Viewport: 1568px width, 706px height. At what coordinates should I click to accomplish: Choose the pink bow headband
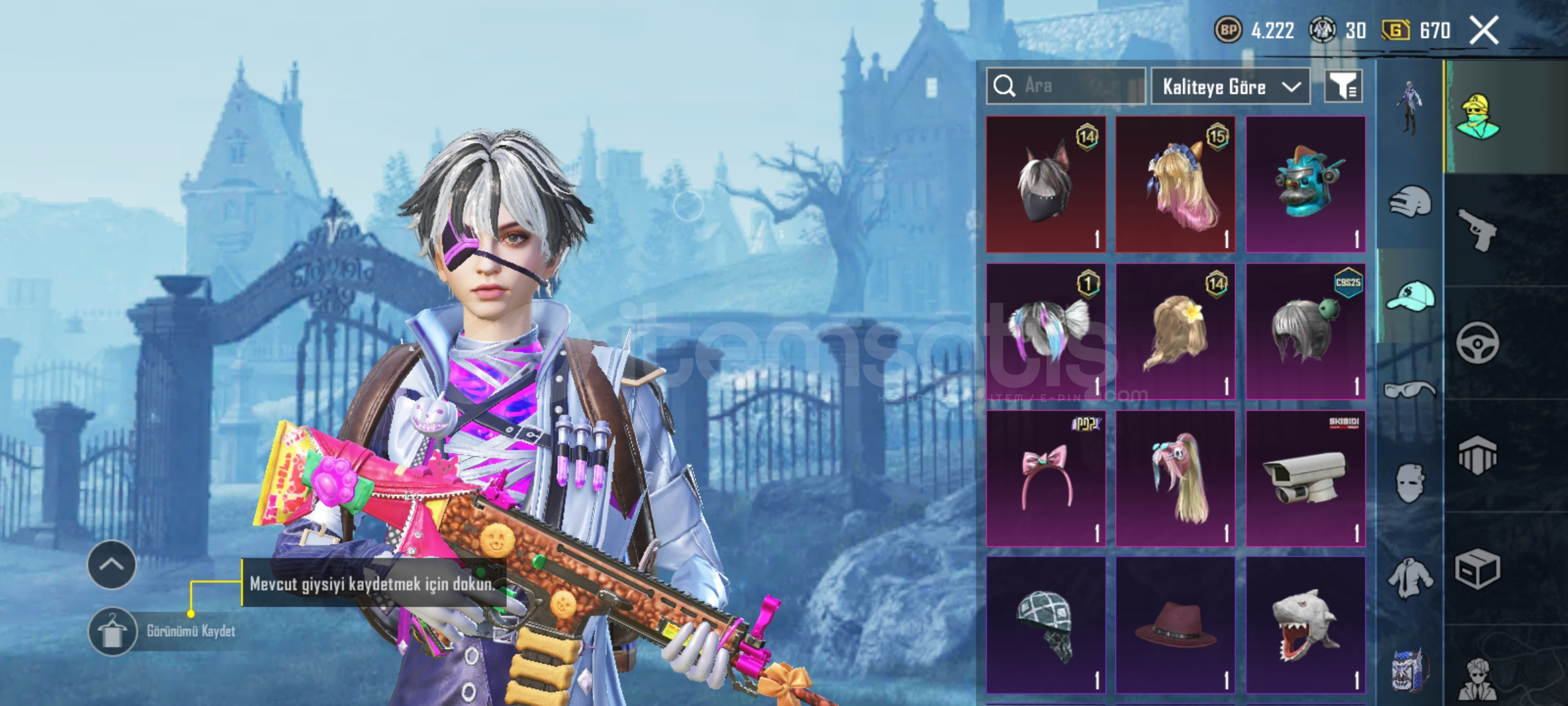click(x=1045, y=479)
